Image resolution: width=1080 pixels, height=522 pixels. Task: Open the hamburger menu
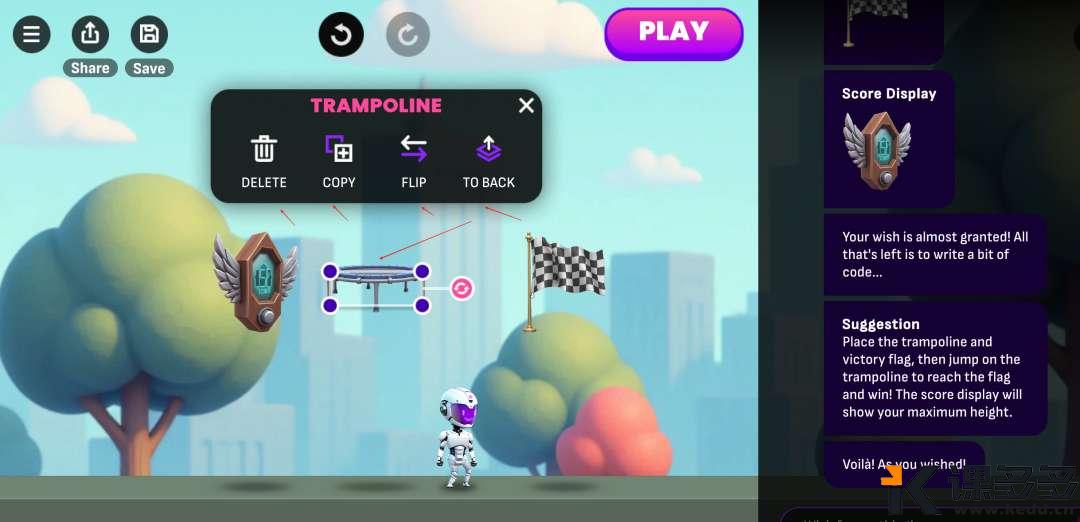click(x=31, y=35)
